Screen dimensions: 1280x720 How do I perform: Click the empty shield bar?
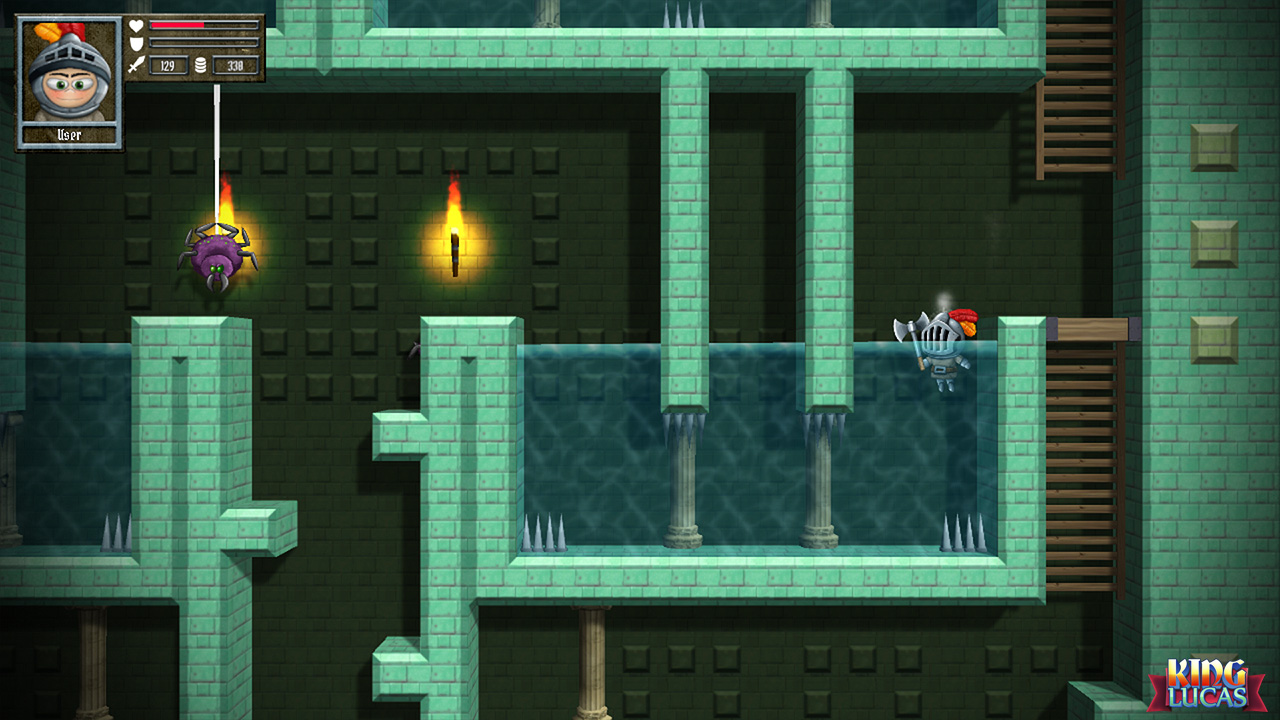coord(203,42)
